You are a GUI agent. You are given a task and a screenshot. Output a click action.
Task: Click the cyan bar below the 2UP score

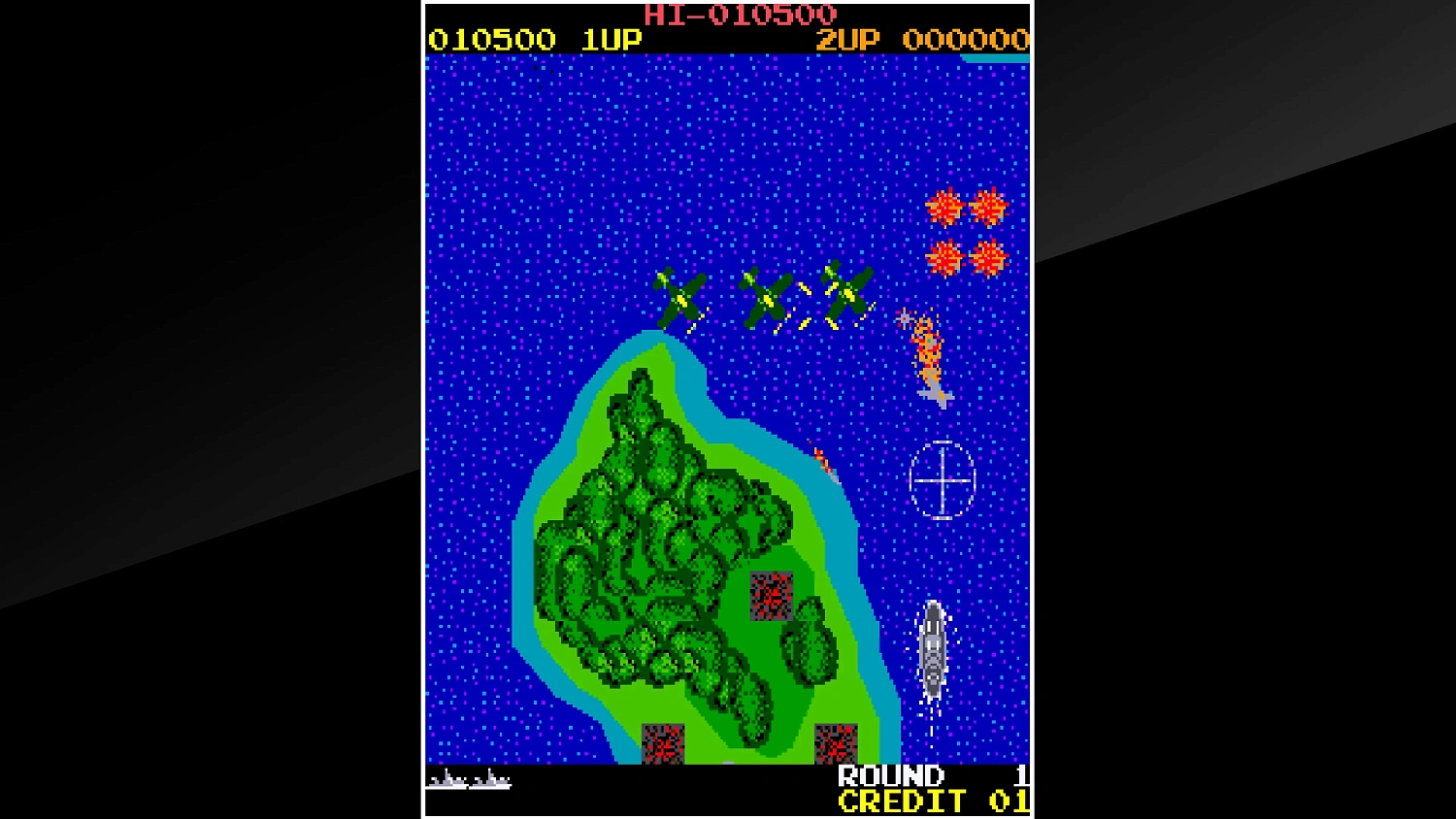[994, 56]
